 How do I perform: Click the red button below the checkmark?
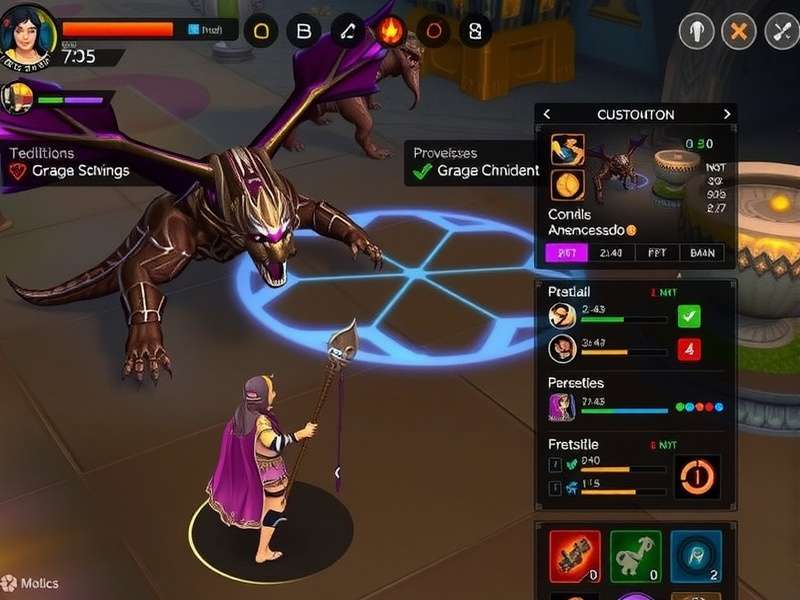pos(690,349)
